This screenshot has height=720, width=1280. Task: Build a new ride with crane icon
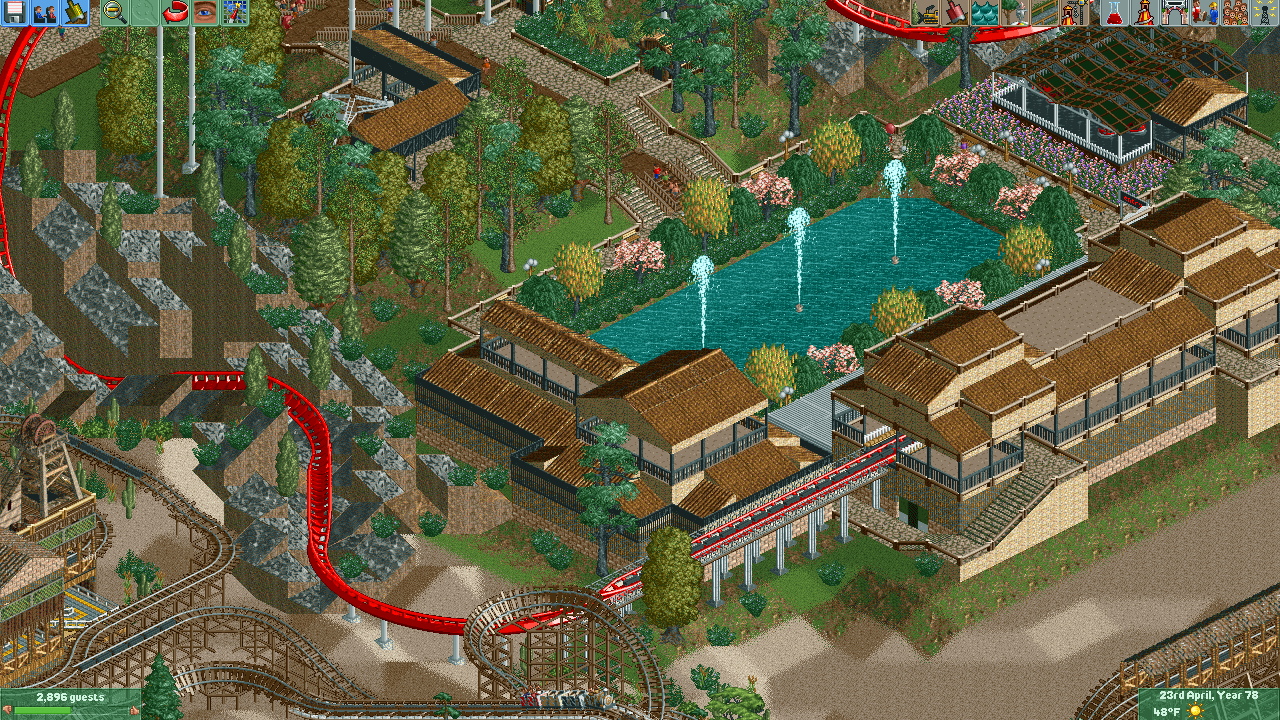coord(1075,13)
